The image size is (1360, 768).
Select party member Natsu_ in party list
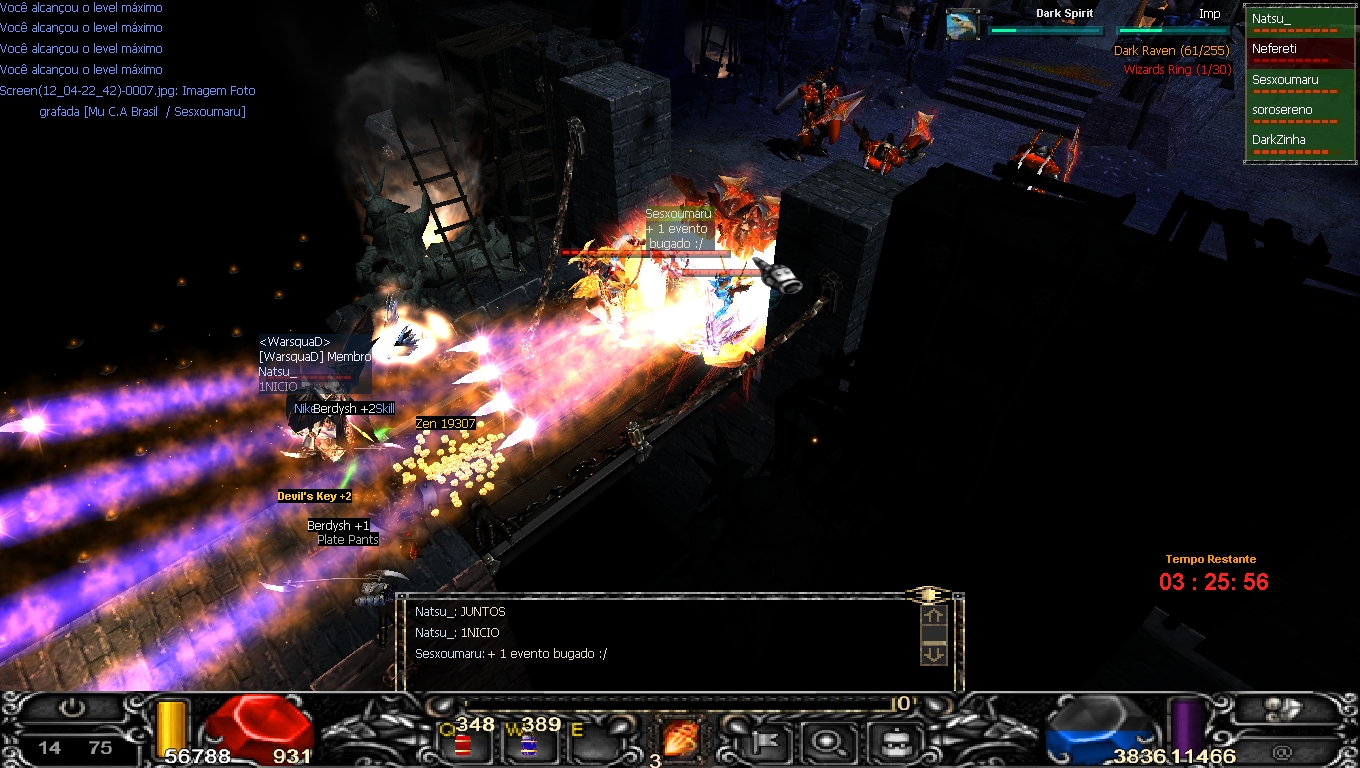coord(1299,20)
